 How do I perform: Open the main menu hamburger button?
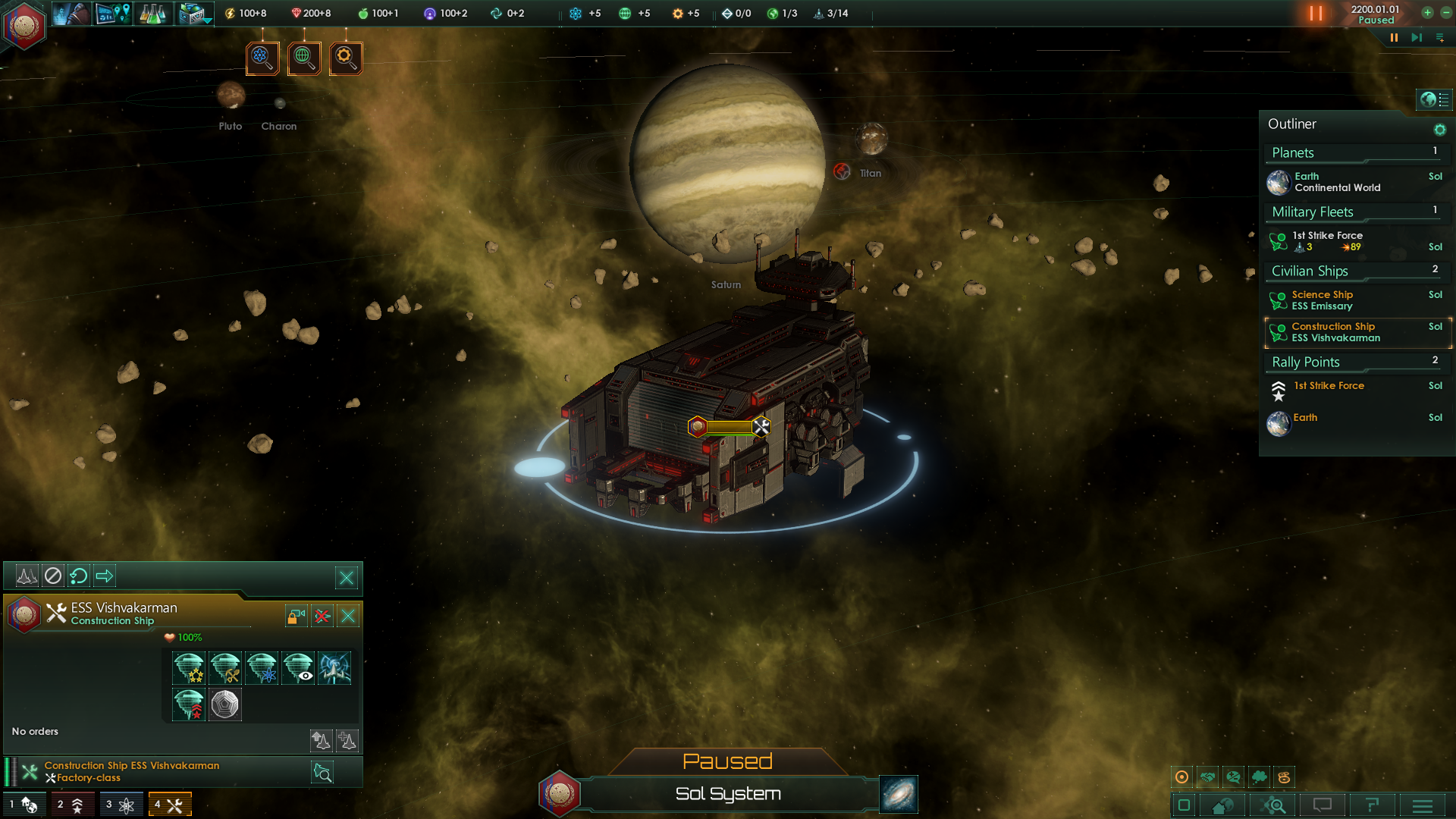[x=1422, y=805]
